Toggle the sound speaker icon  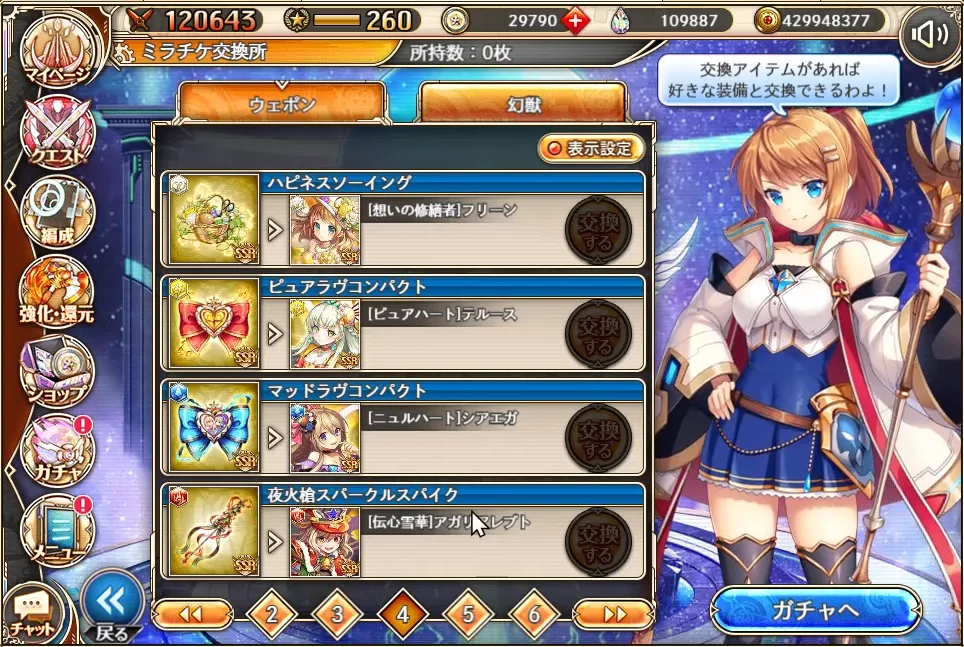click(929, 36)
